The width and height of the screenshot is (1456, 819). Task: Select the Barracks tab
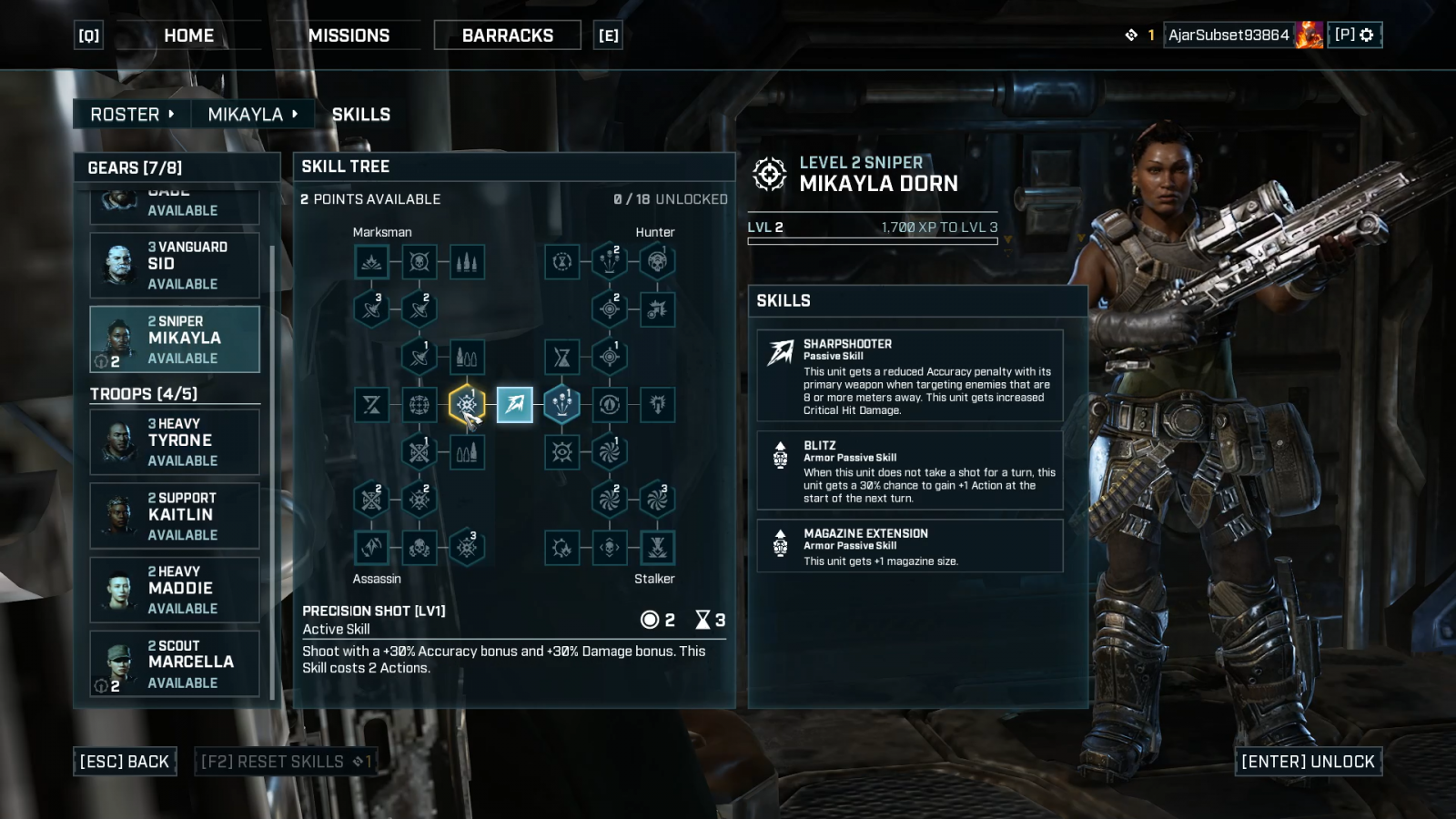tap(507, 35)
